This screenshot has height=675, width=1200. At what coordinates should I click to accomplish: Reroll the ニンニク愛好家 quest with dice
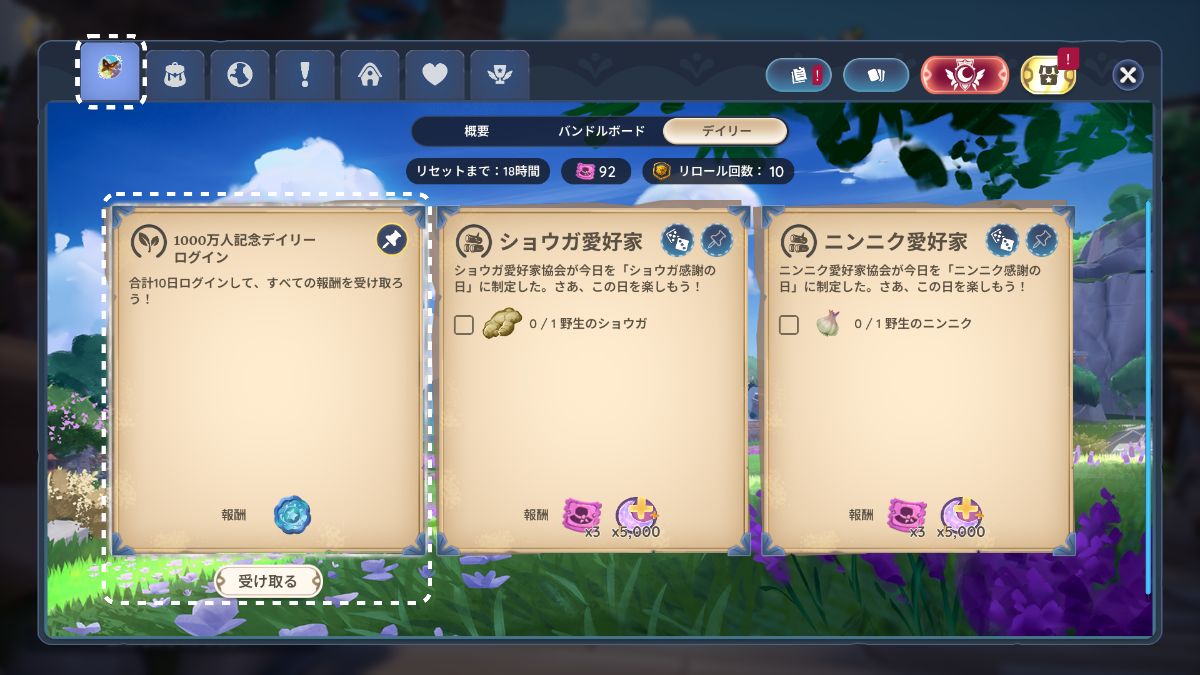(1002, 239)
